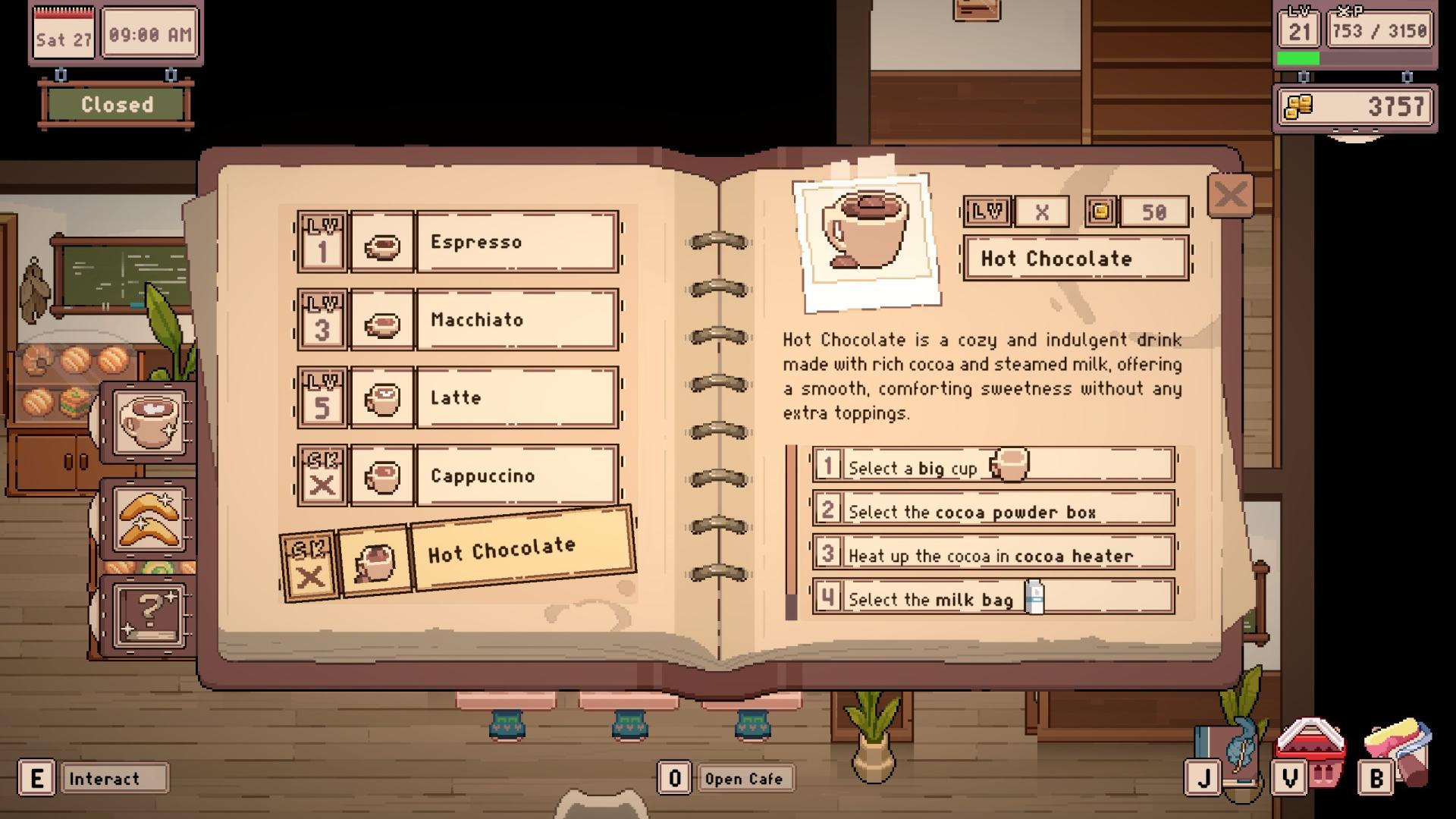The height and width of the screenshot is (819, 1456).
Task: Open the red shopping basket
Action: click(x=1311, y=751)
